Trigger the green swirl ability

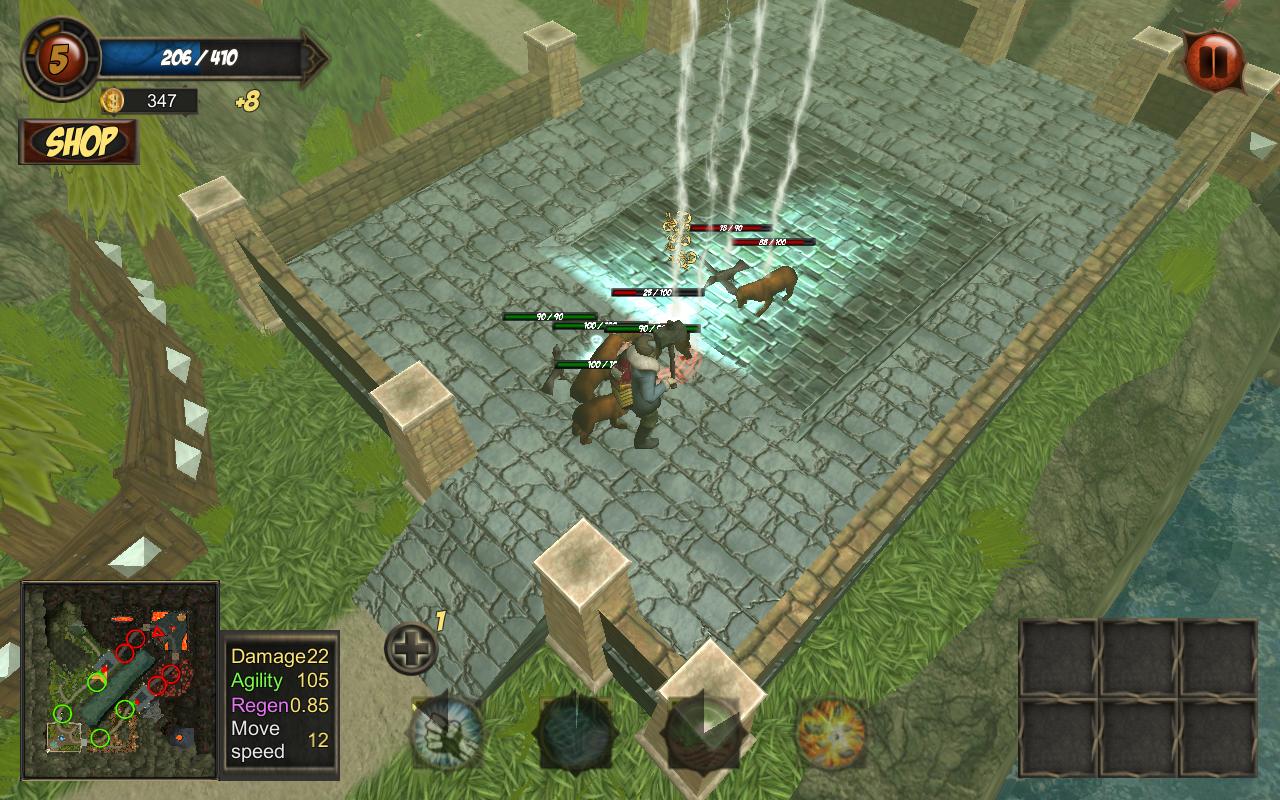[703, 733]
